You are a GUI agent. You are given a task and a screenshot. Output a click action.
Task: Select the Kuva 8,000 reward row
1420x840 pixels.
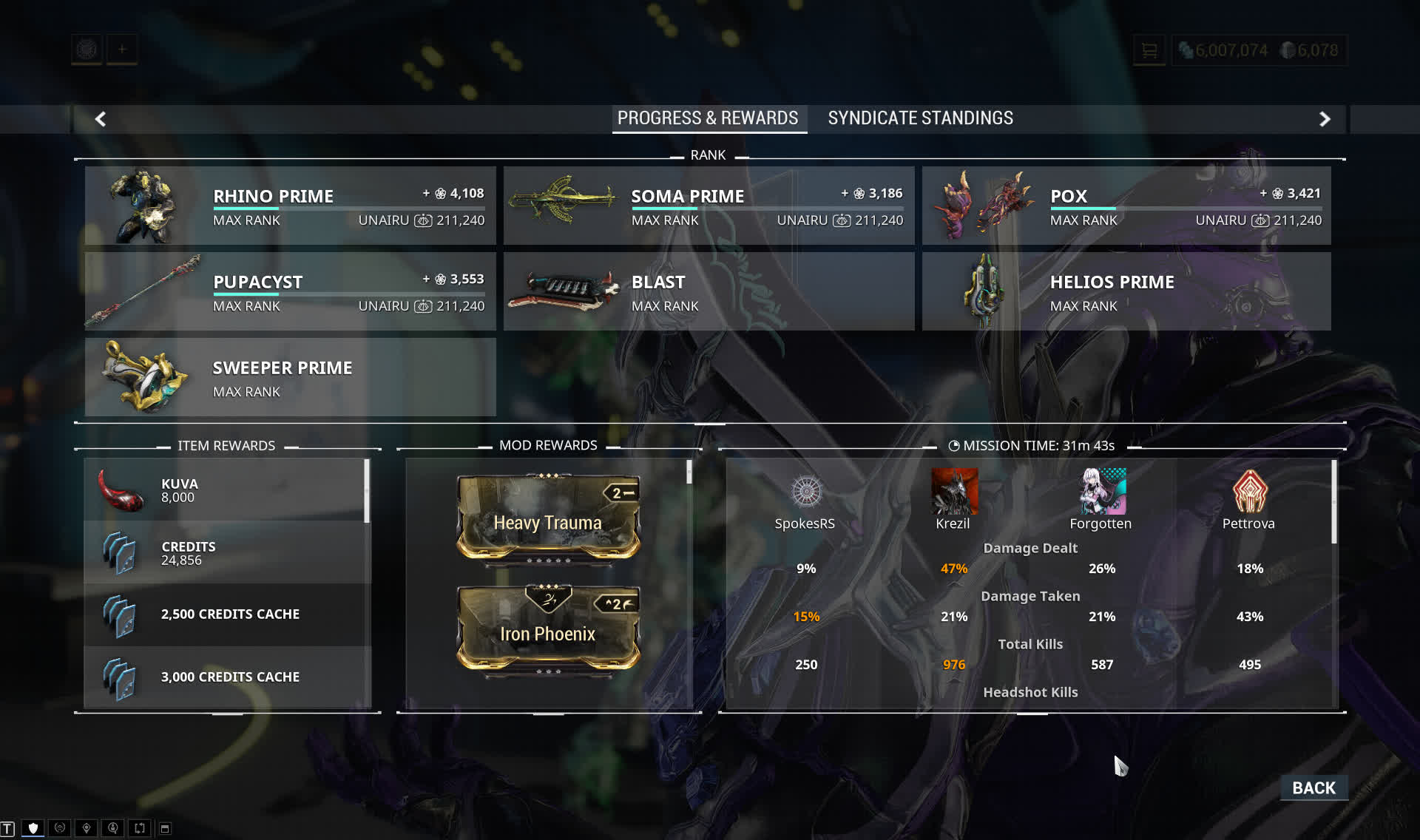click(x=226, y=490)
